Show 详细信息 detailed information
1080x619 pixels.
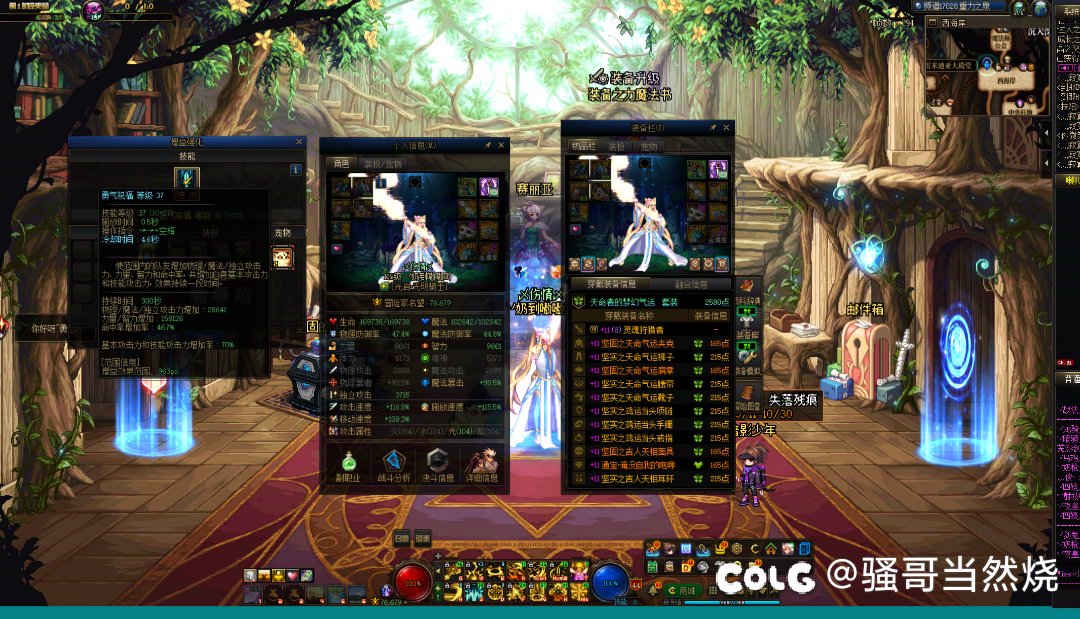pyautogui.click(x=482, y=466)
